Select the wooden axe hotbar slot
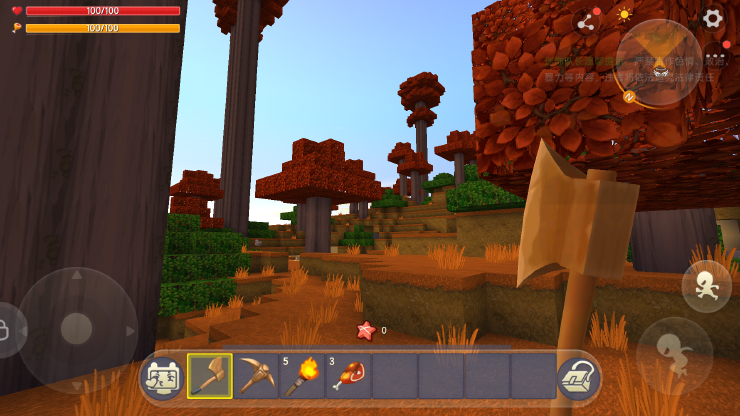 [x=210, y=376]
